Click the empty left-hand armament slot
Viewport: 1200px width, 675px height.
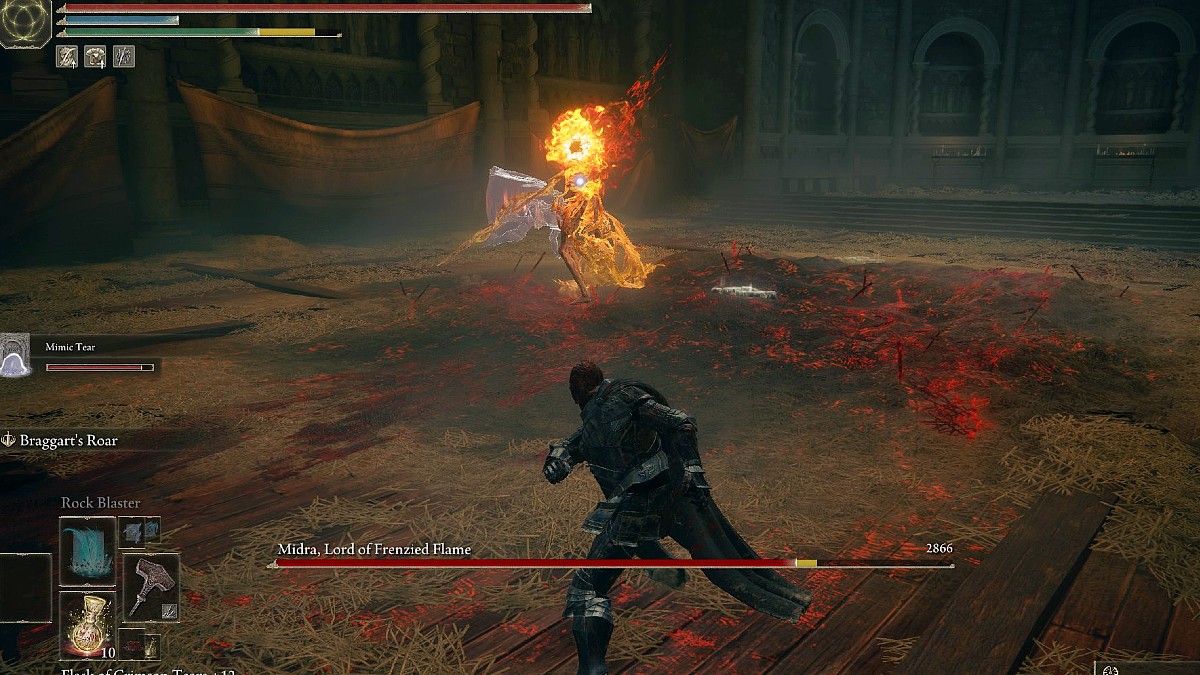24,588
